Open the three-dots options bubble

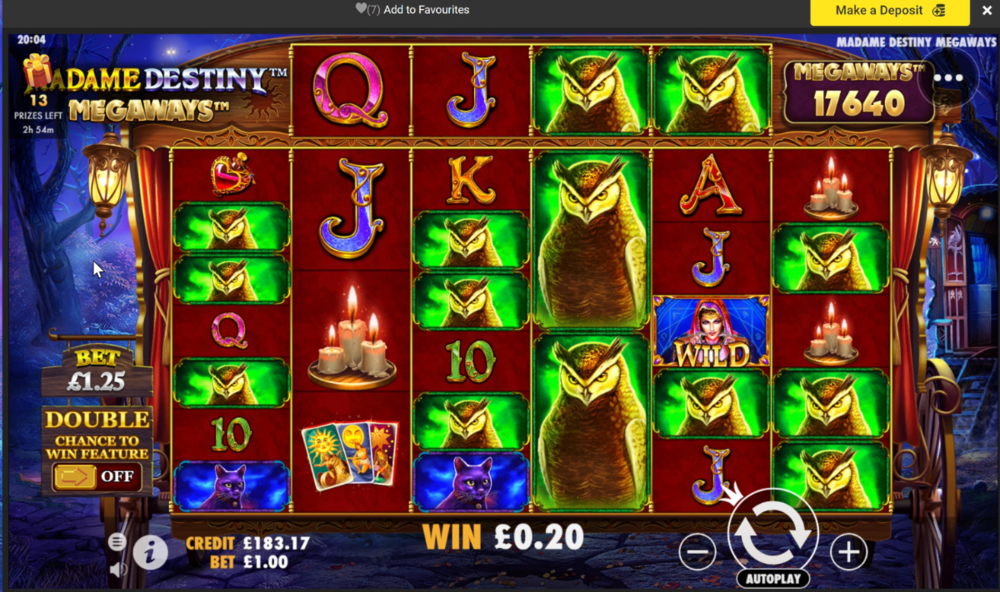[947, 78]
